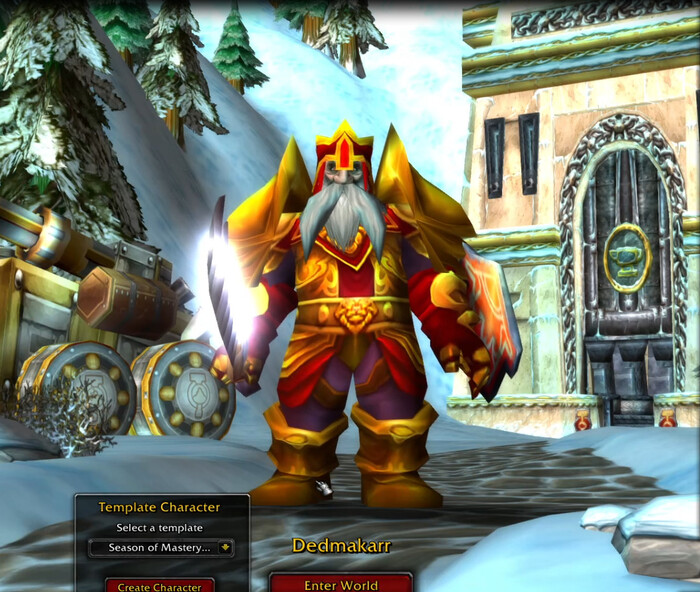Open the Season of Mastery template dropdown
This screenshot has width=700, height=592.
click(224, 547)
